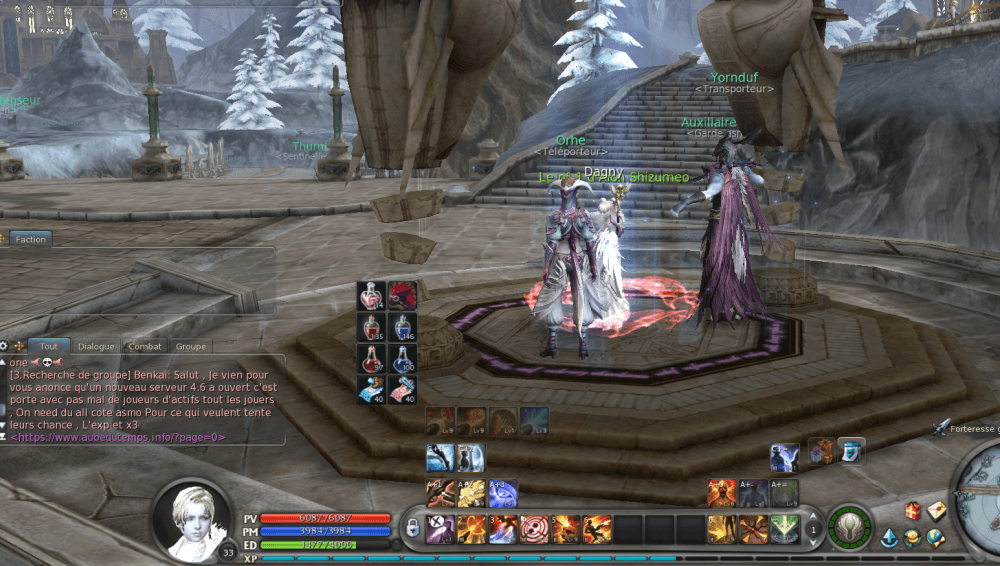
Task: Click the round green-ringed wing emblem
Action: pos(849,526)
